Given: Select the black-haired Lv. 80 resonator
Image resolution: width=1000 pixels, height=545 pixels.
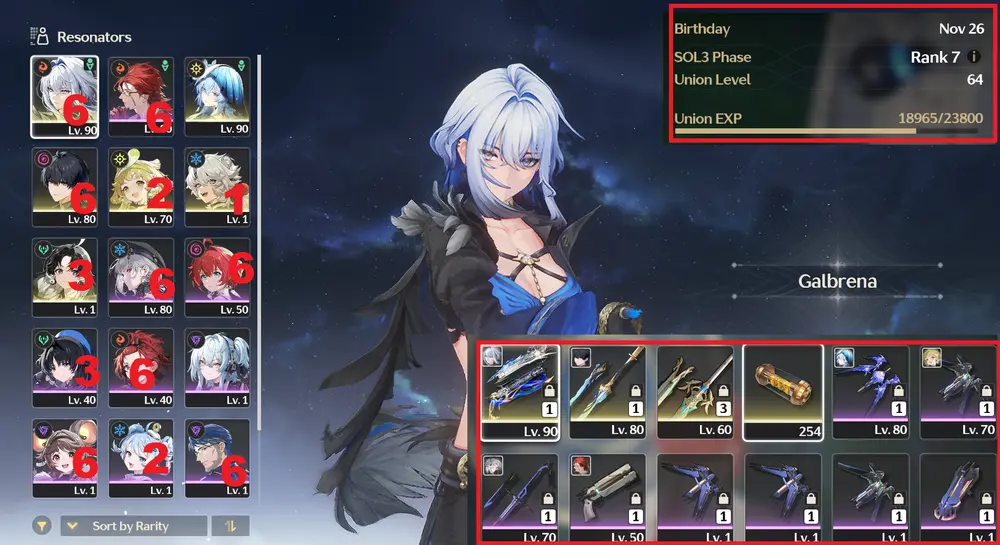Looking at the screenshot, I should (x=64, y=187).
